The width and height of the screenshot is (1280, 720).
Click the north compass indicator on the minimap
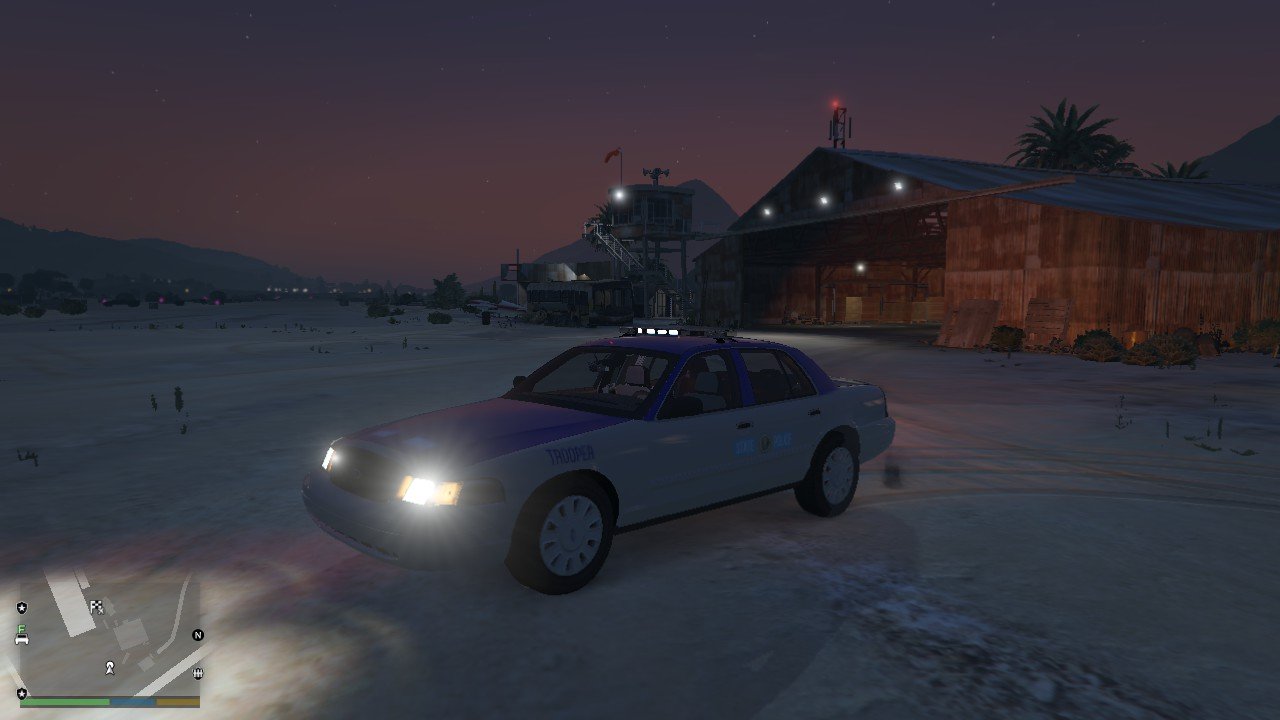point(198,635)
